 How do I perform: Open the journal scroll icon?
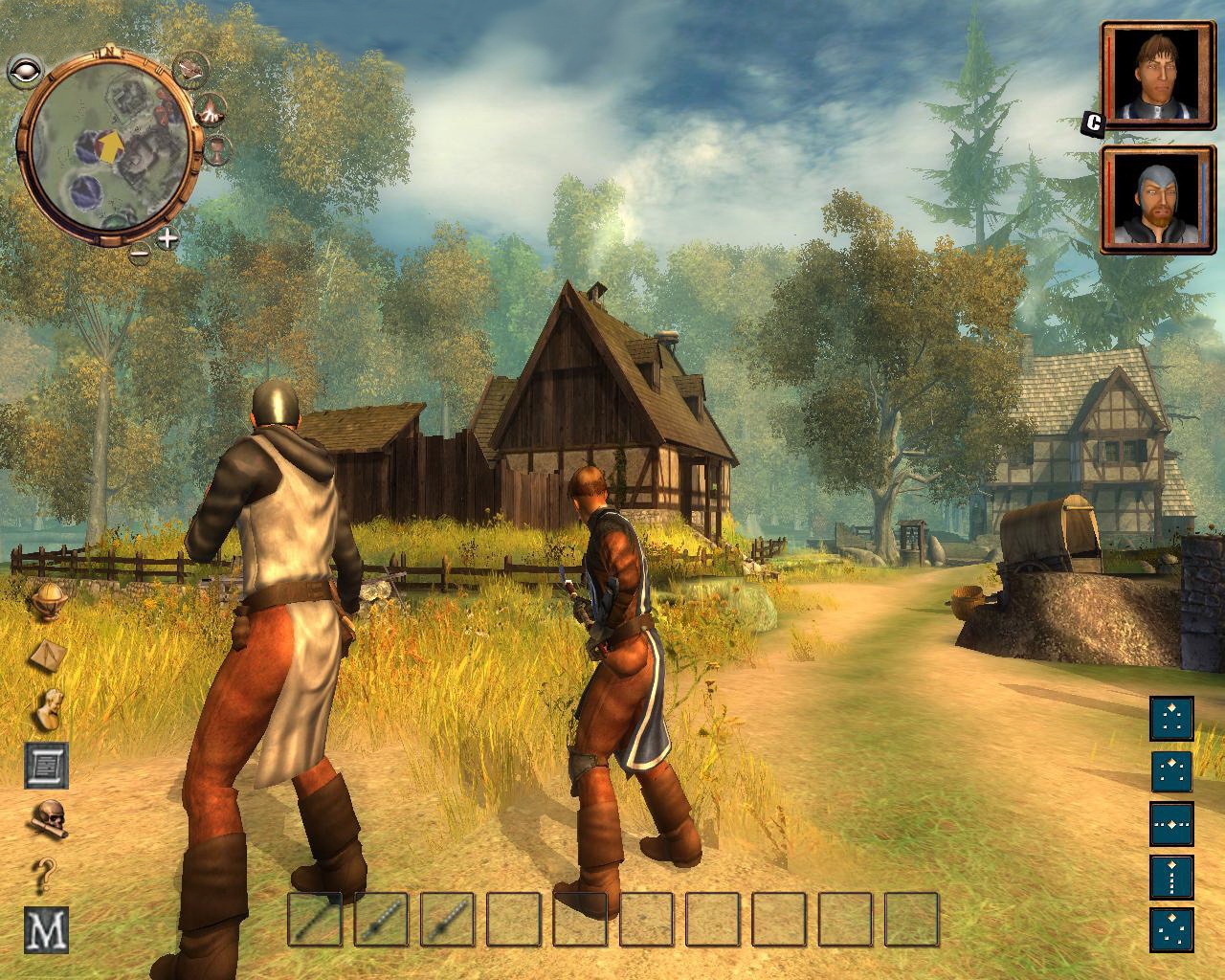point(46,765)
